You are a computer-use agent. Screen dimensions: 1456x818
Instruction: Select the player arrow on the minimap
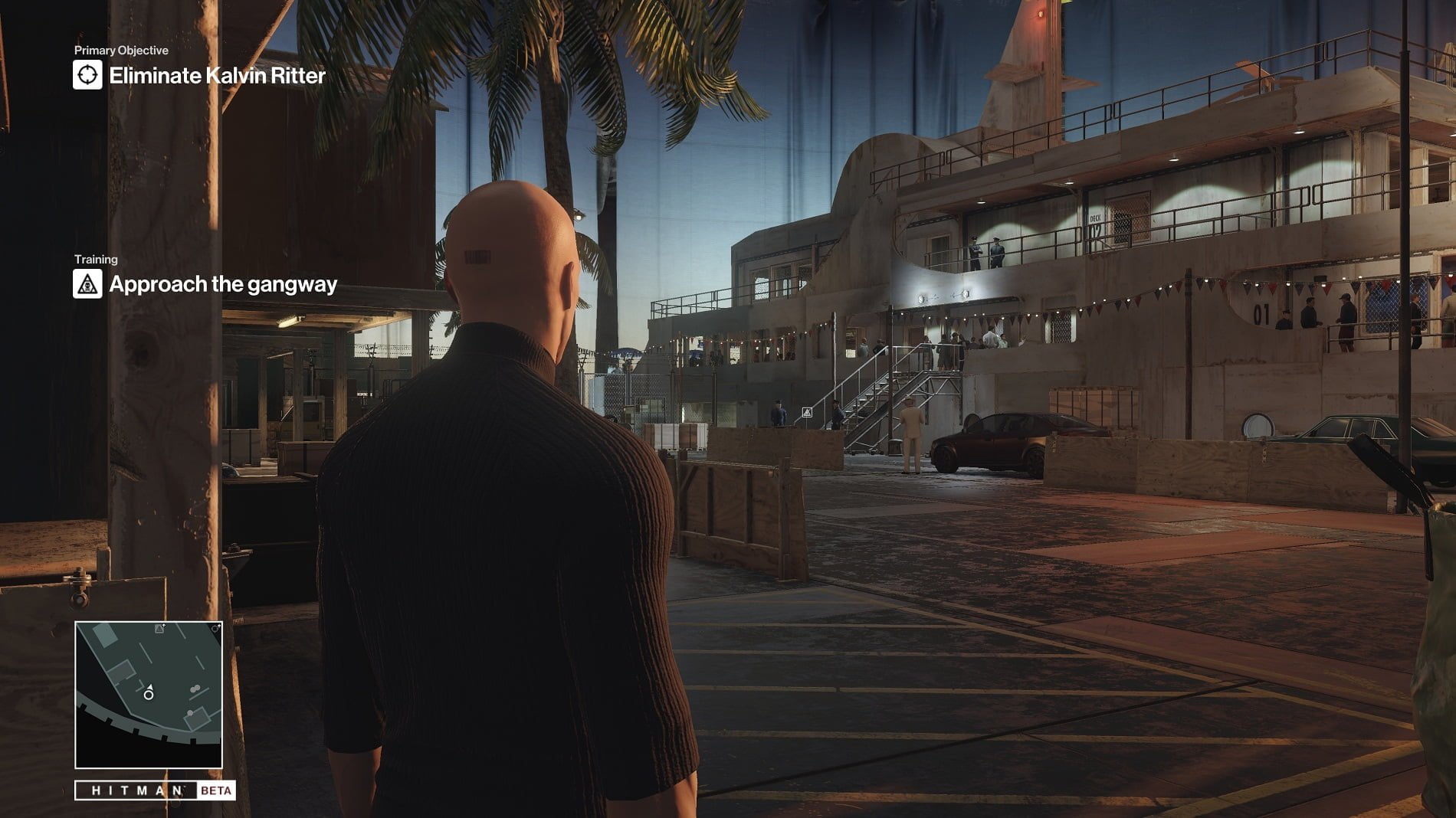[x=150, y=686]
